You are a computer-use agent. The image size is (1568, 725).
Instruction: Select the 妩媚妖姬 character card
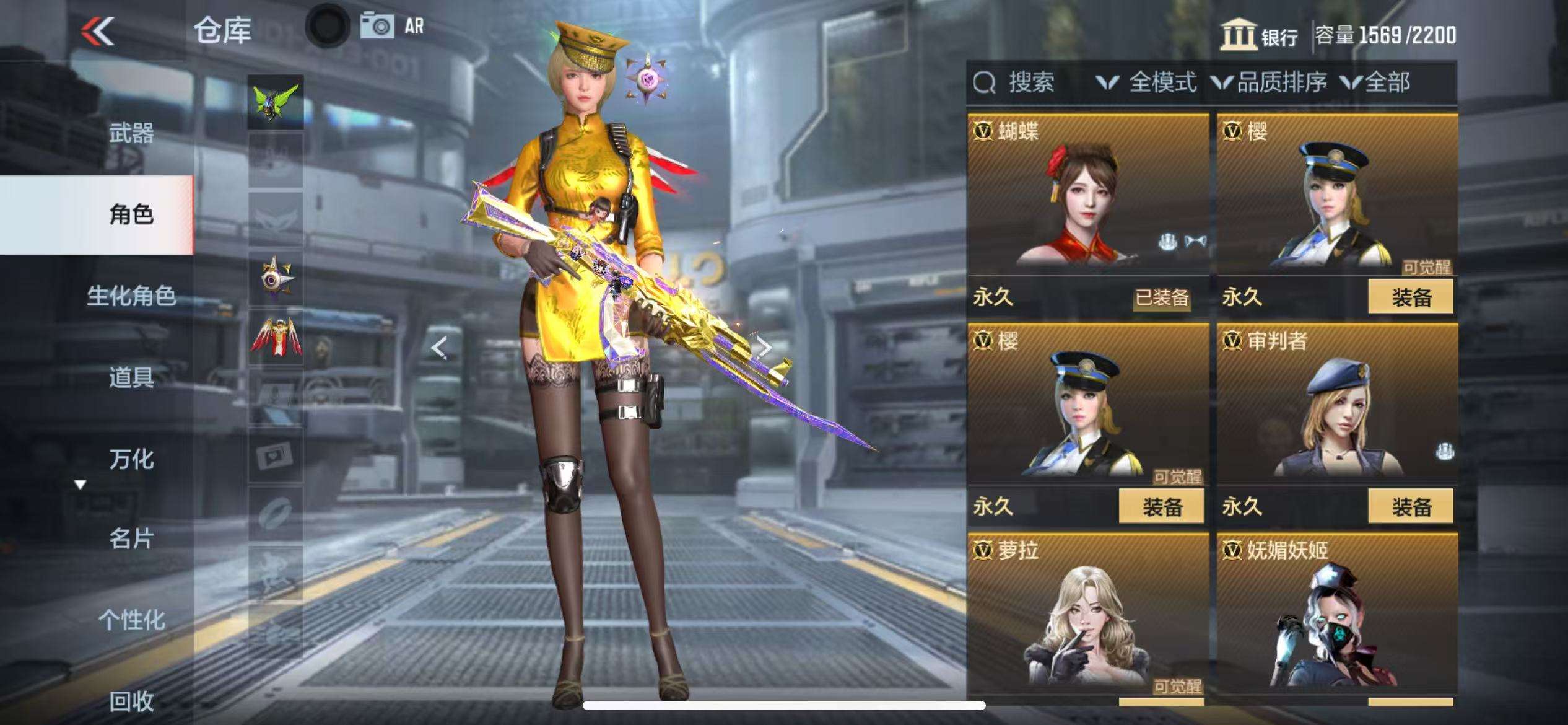(1336, 617)
